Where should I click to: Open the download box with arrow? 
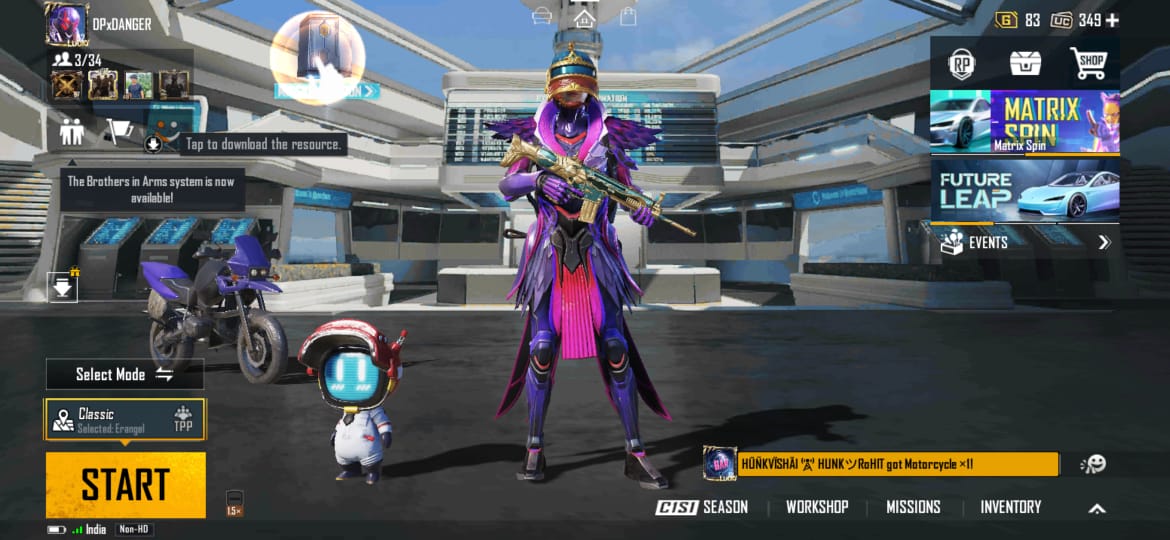point(63,288)
